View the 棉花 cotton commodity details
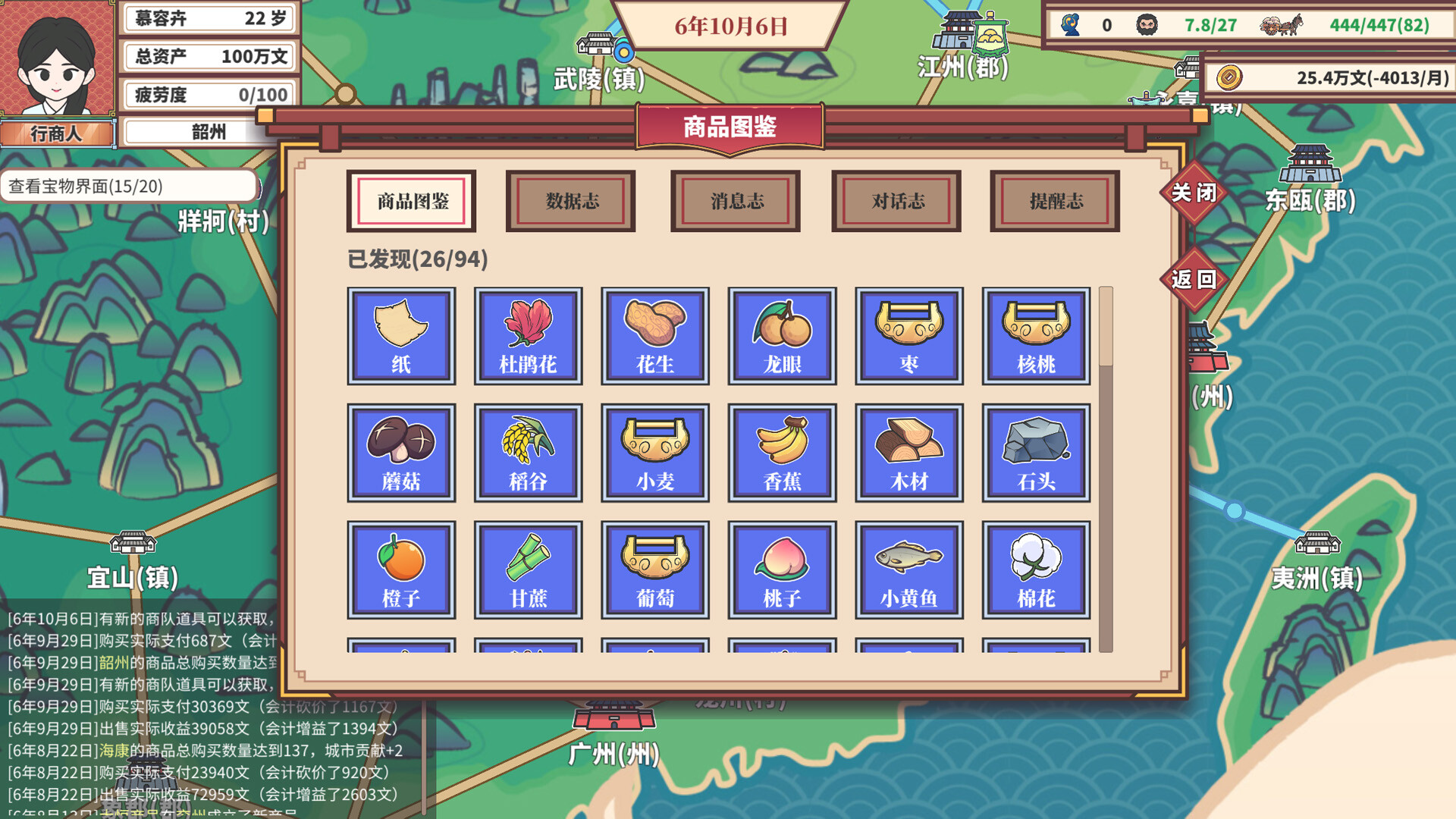Image resolution: width=1456 pixels, height=819 pixels. coord(1037,570)
